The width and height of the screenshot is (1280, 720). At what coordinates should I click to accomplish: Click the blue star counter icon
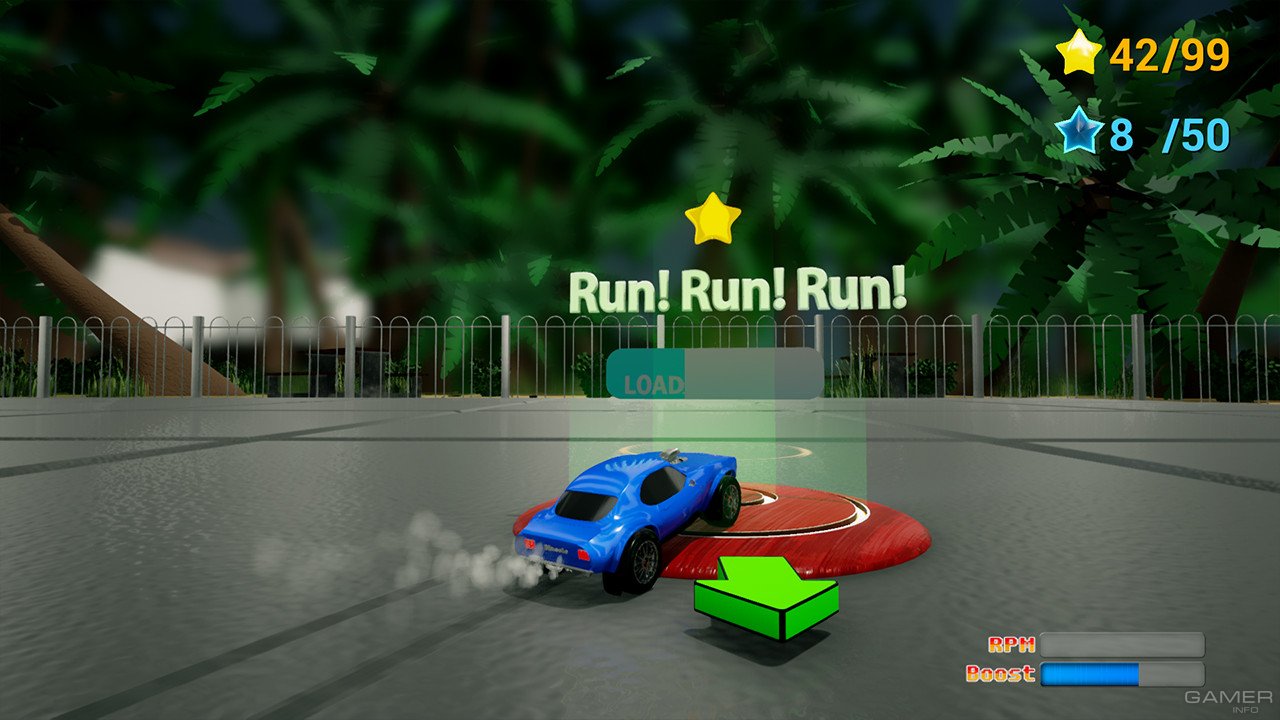1079,130
